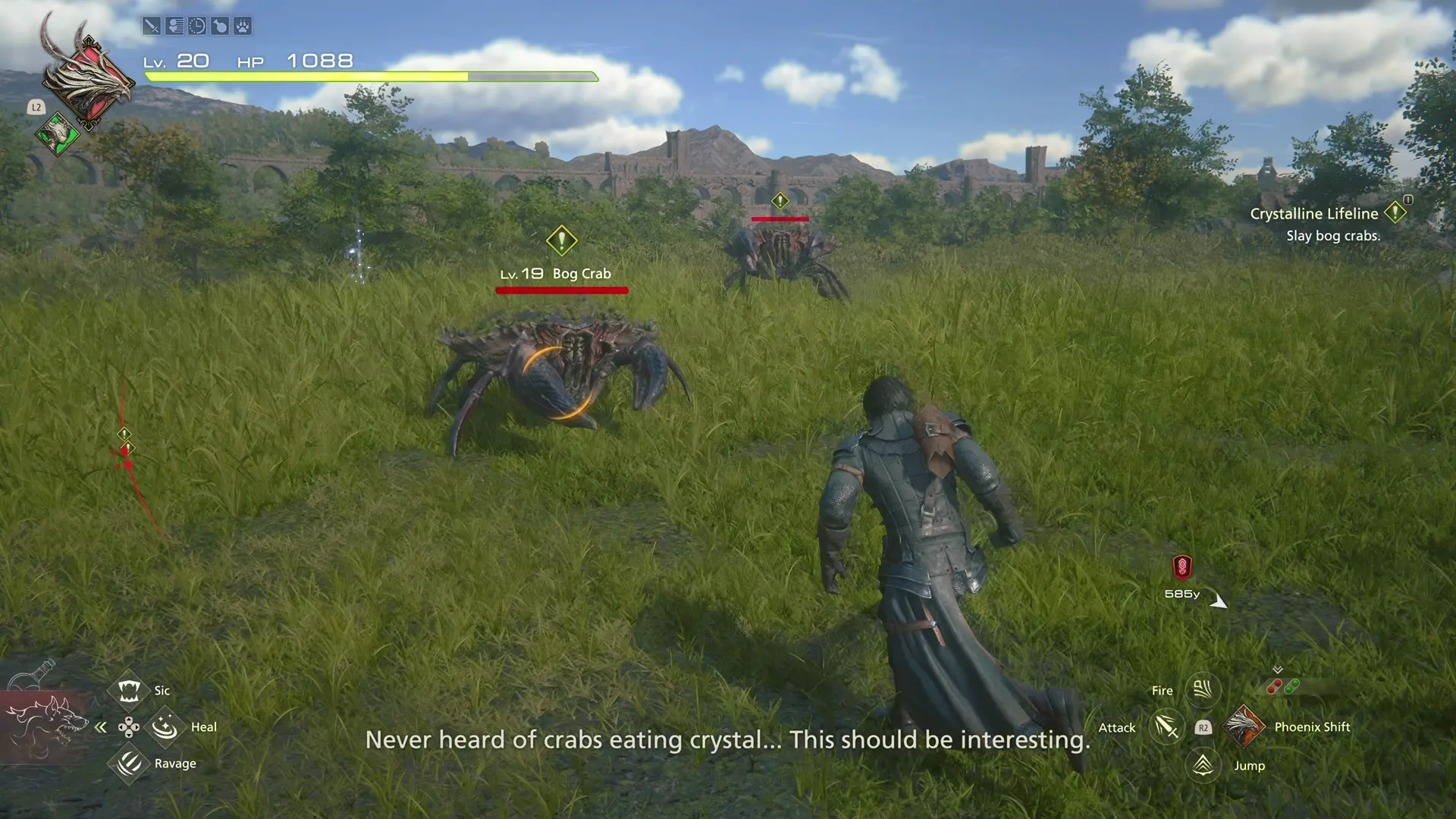The width and height of the screenshot is (1456, 819).
Task: Collapse the command list with the left chevron
Action: point(101,726)
